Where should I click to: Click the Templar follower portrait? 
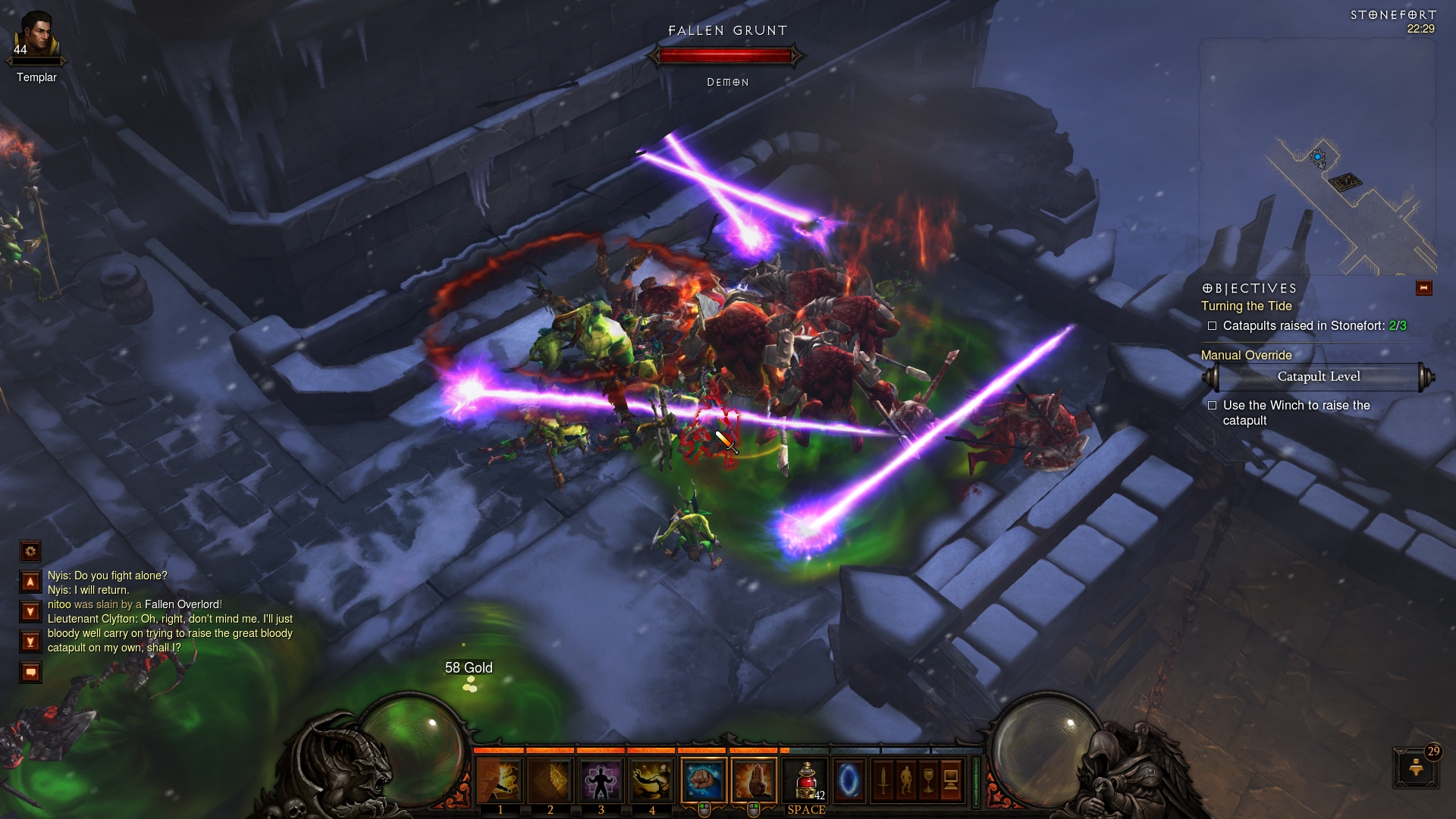[36, 38]
